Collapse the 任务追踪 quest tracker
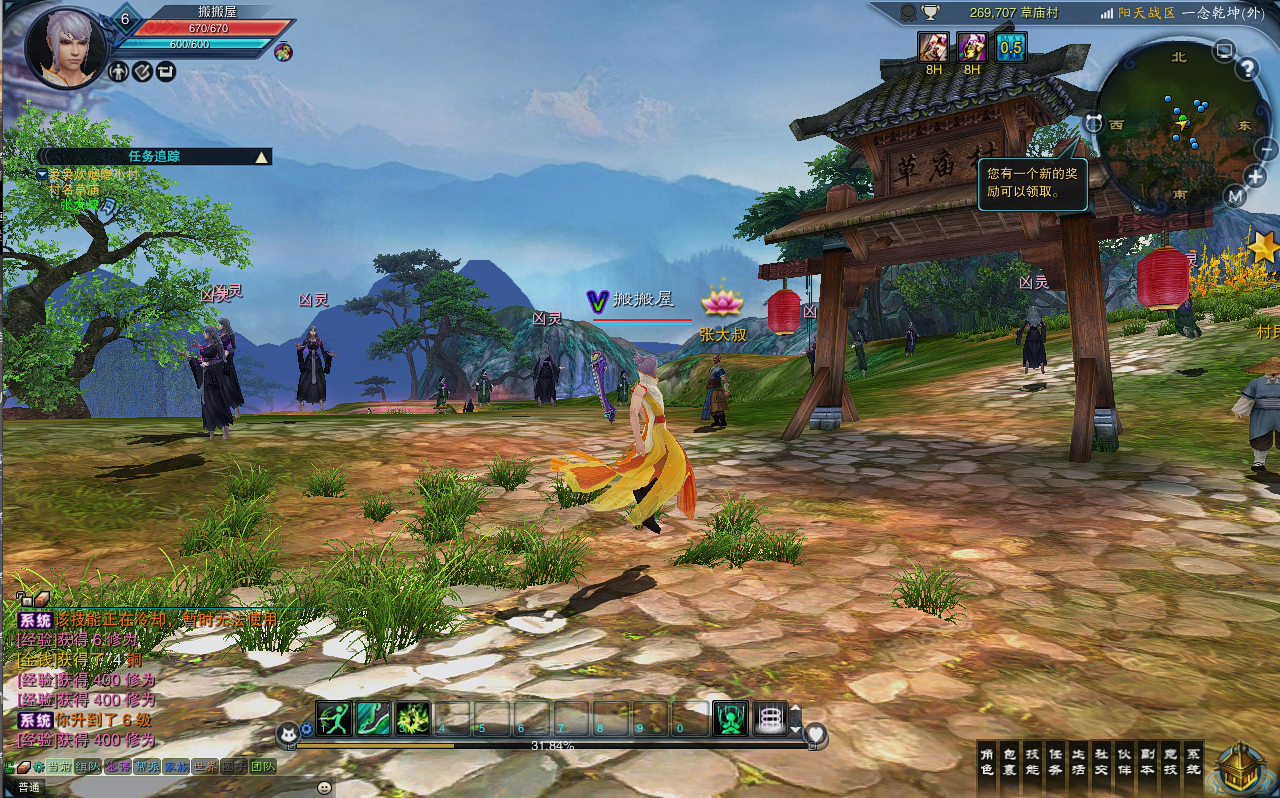Screen dimensions: 1280x798 point(261,157)
